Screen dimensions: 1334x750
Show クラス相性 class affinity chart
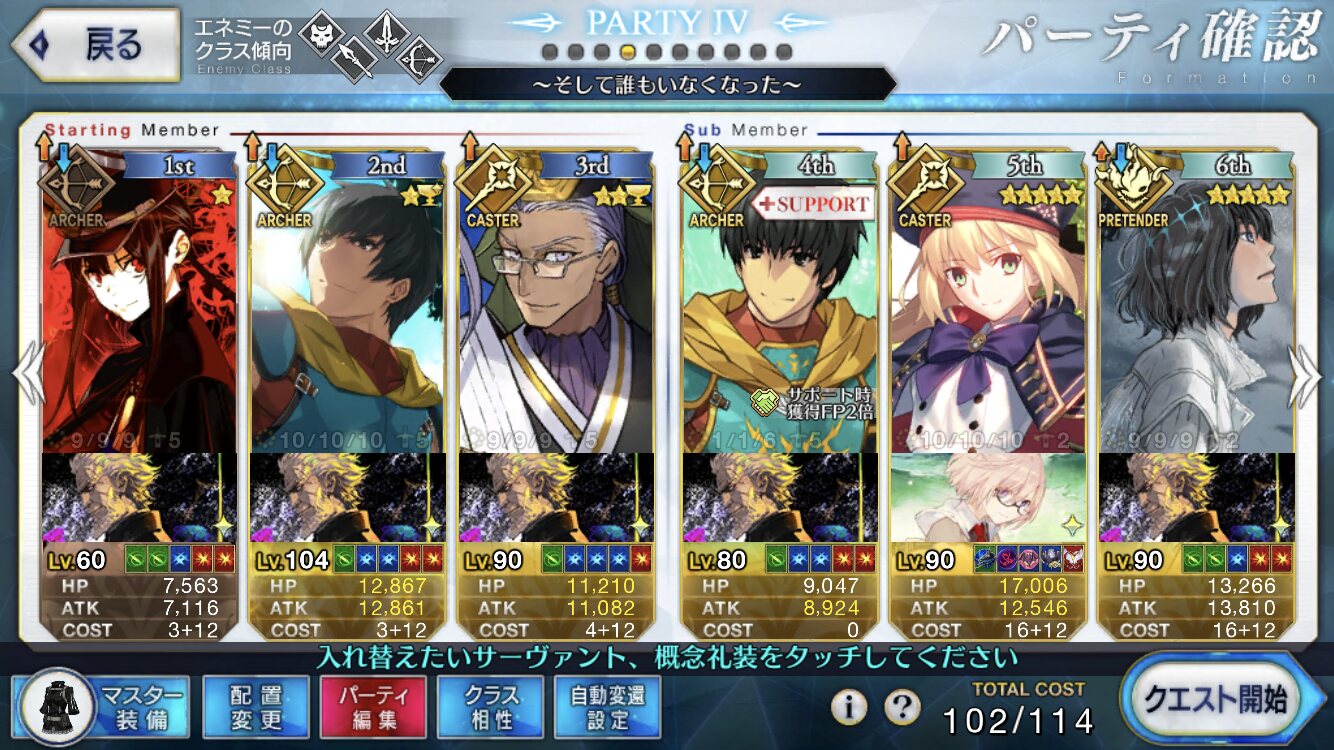click(x=490, y=706)
